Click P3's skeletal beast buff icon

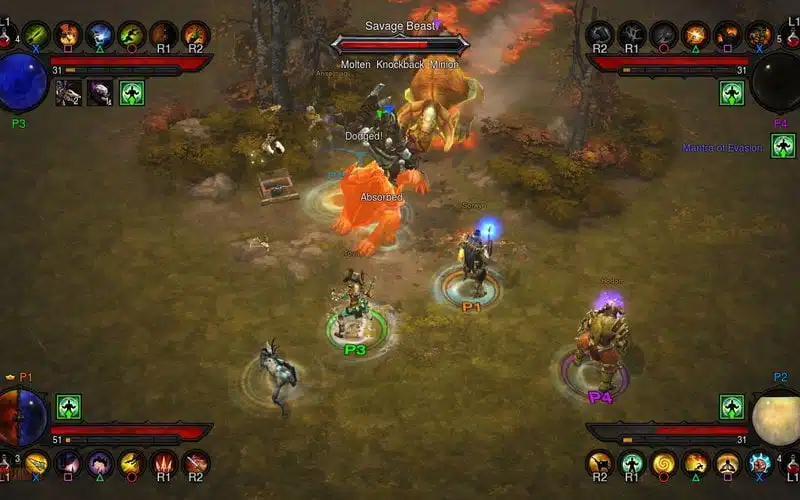(69, 93)
